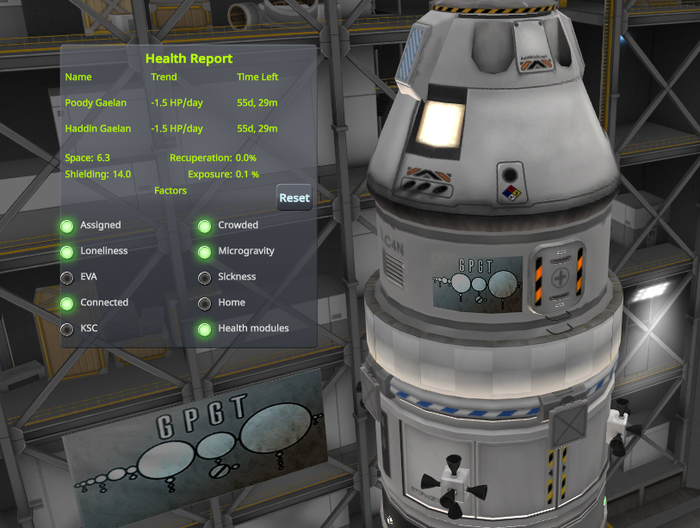Toggle the Crowded factor
Image resolution: width=700 pixels, height=528 pixels.
pyautogui.click(x=204, y=226)
